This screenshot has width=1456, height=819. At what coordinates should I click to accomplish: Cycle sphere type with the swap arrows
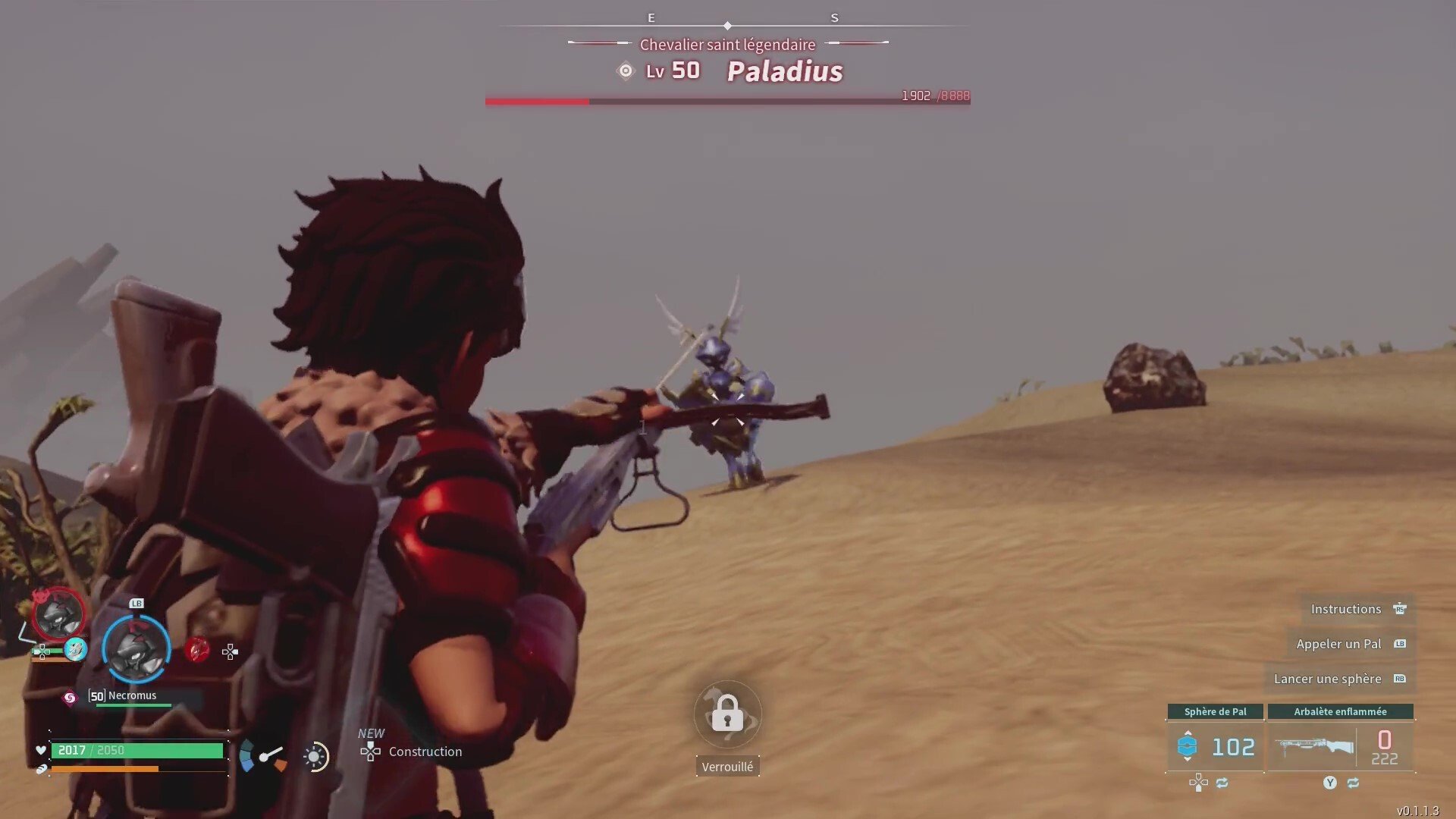click(1222, 783)
